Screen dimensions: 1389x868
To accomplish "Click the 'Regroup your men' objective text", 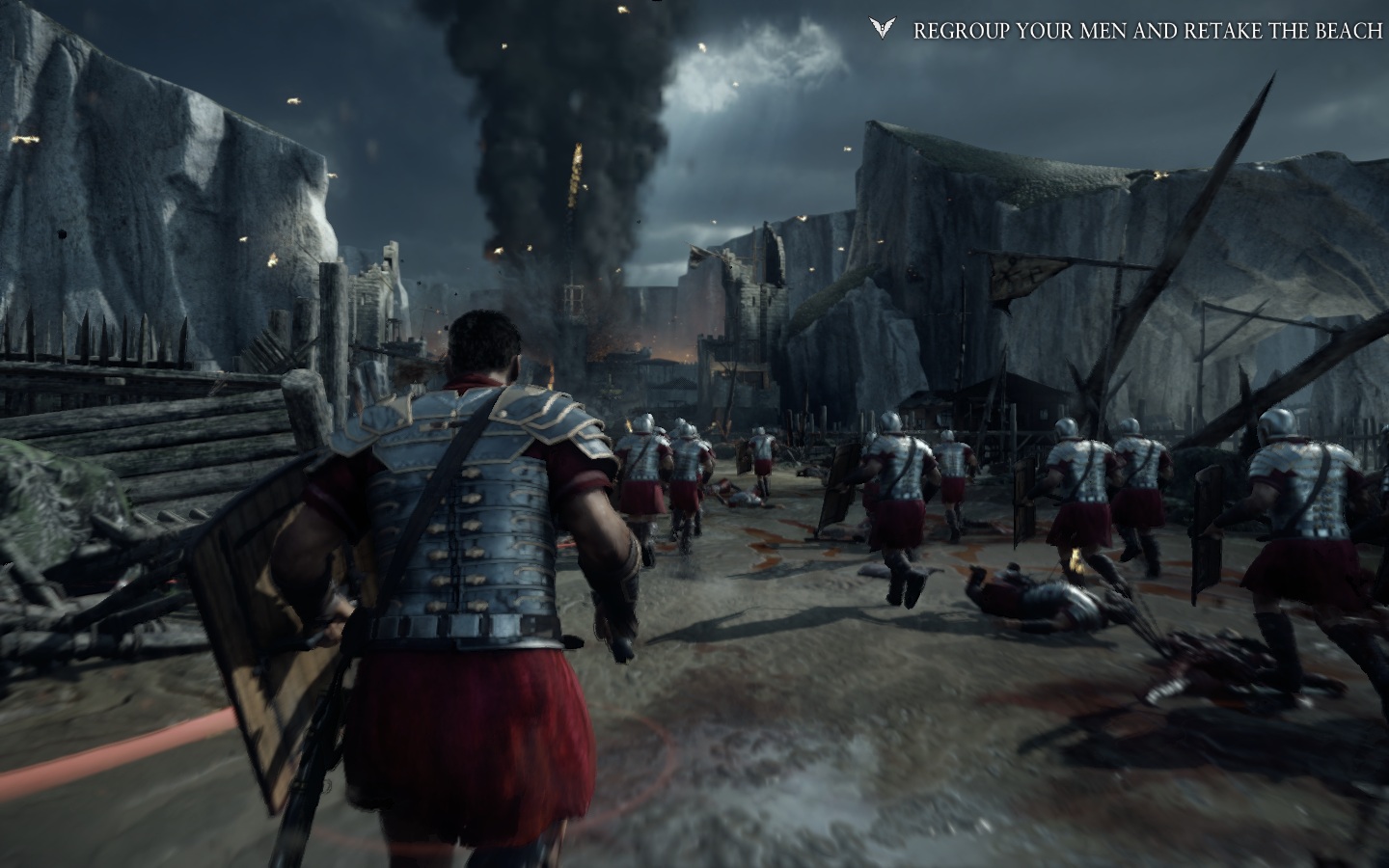I will (1147, 31).
